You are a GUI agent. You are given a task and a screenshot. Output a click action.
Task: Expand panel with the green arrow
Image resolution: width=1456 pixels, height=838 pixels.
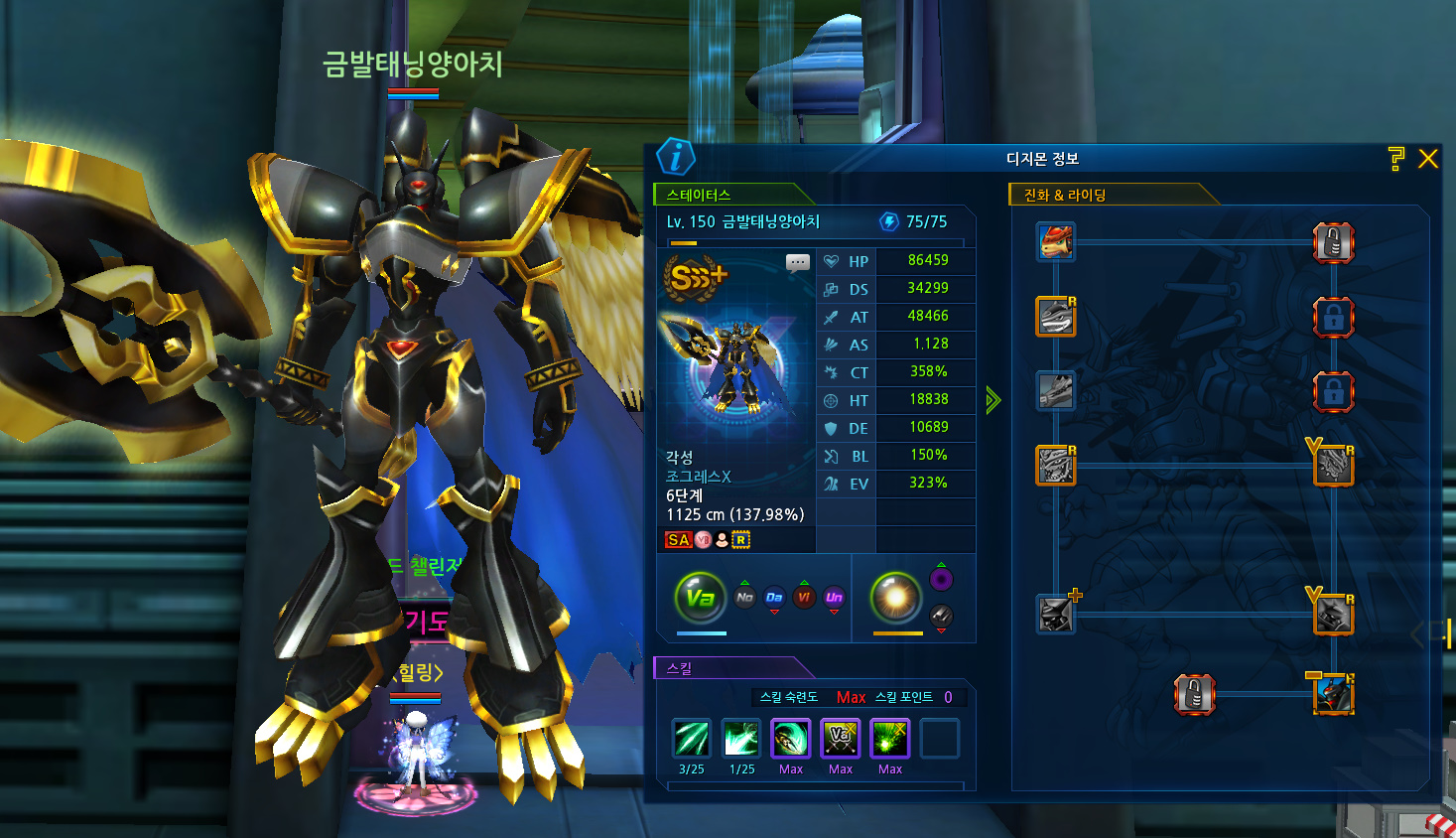pyautogui.click(x=993, y=400)
